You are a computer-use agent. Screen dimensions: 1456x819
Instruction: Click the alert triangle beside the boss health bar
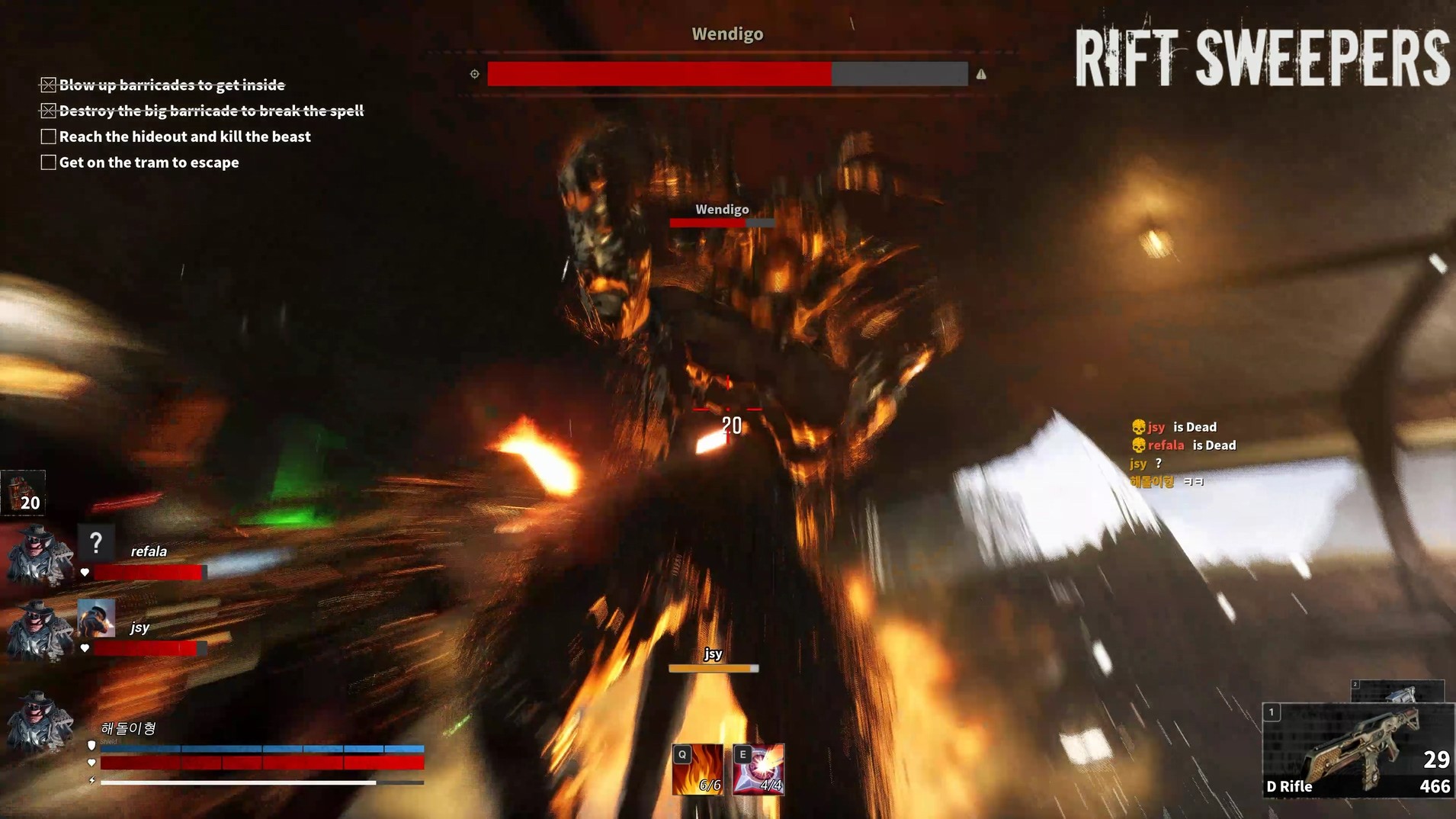[x=982, y=75]
